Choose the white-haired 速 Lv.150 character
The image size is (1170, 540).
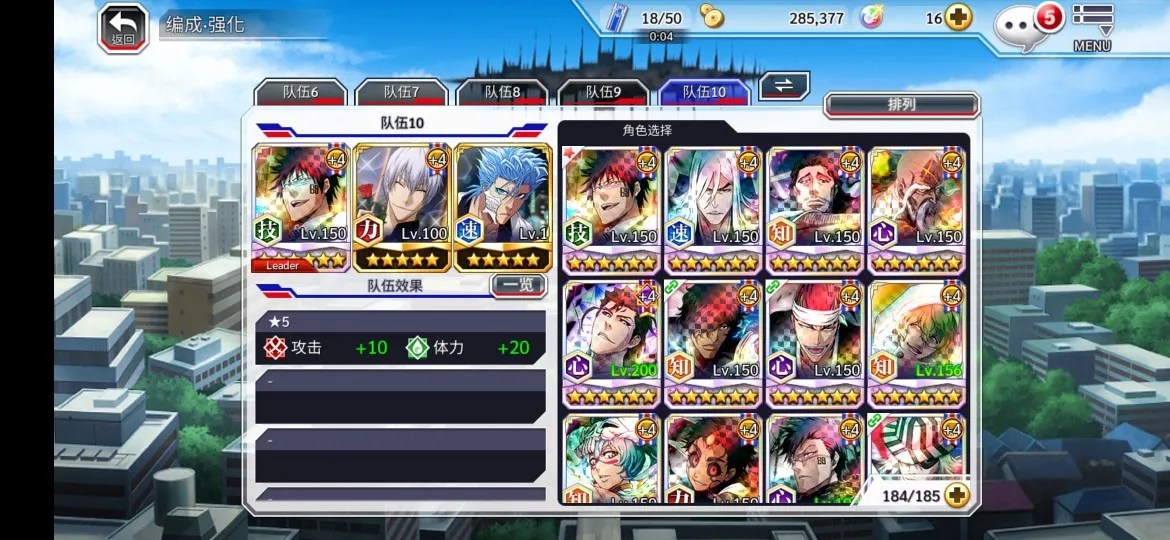coord(713,209)
